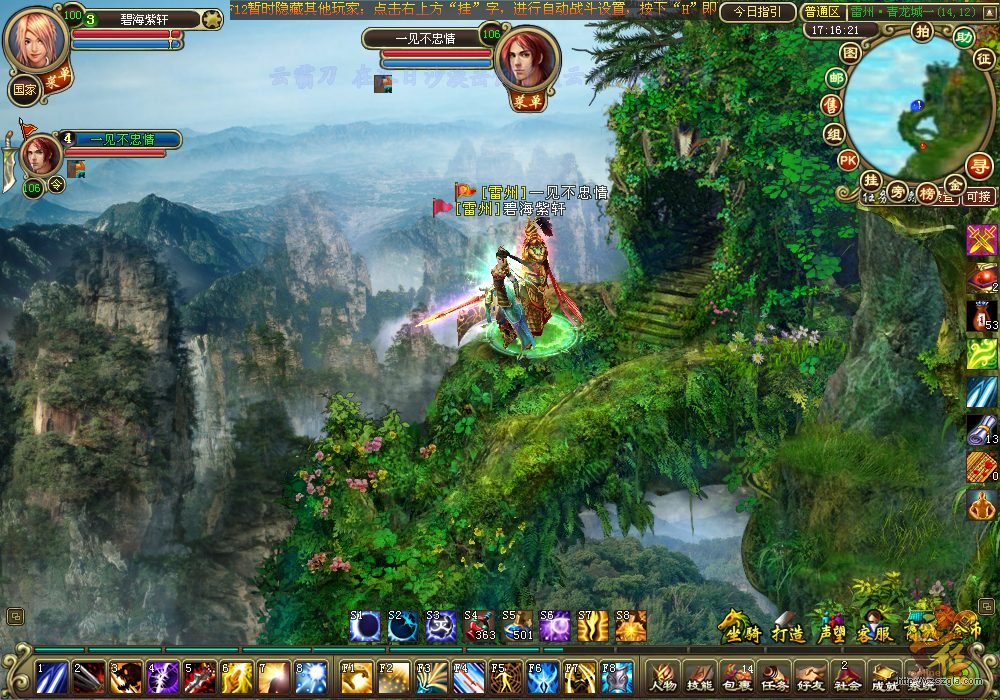Open the 坐骑 mount menu

point(741,631)
